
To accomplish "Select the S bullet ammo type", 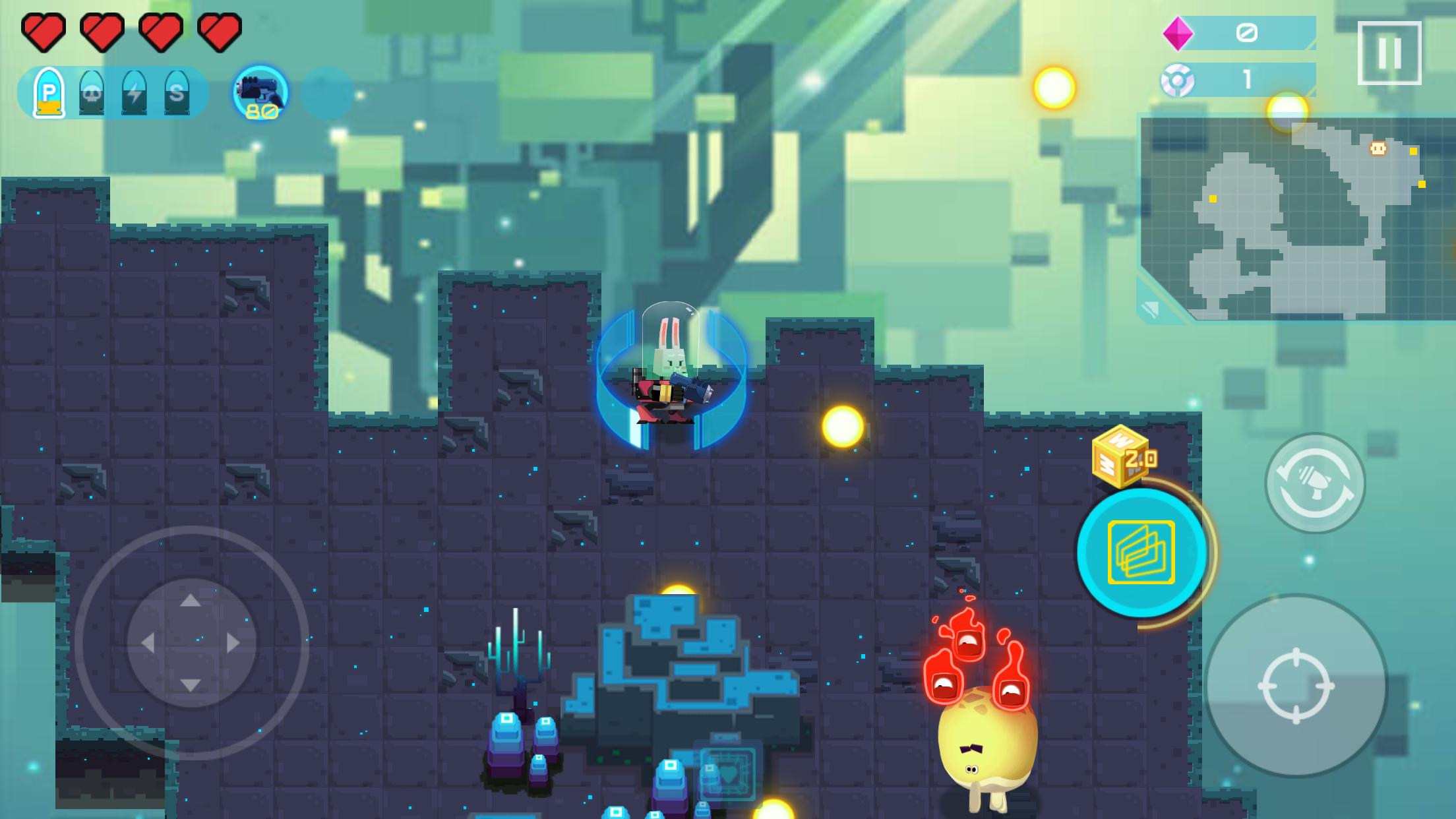I will point(176,93).
